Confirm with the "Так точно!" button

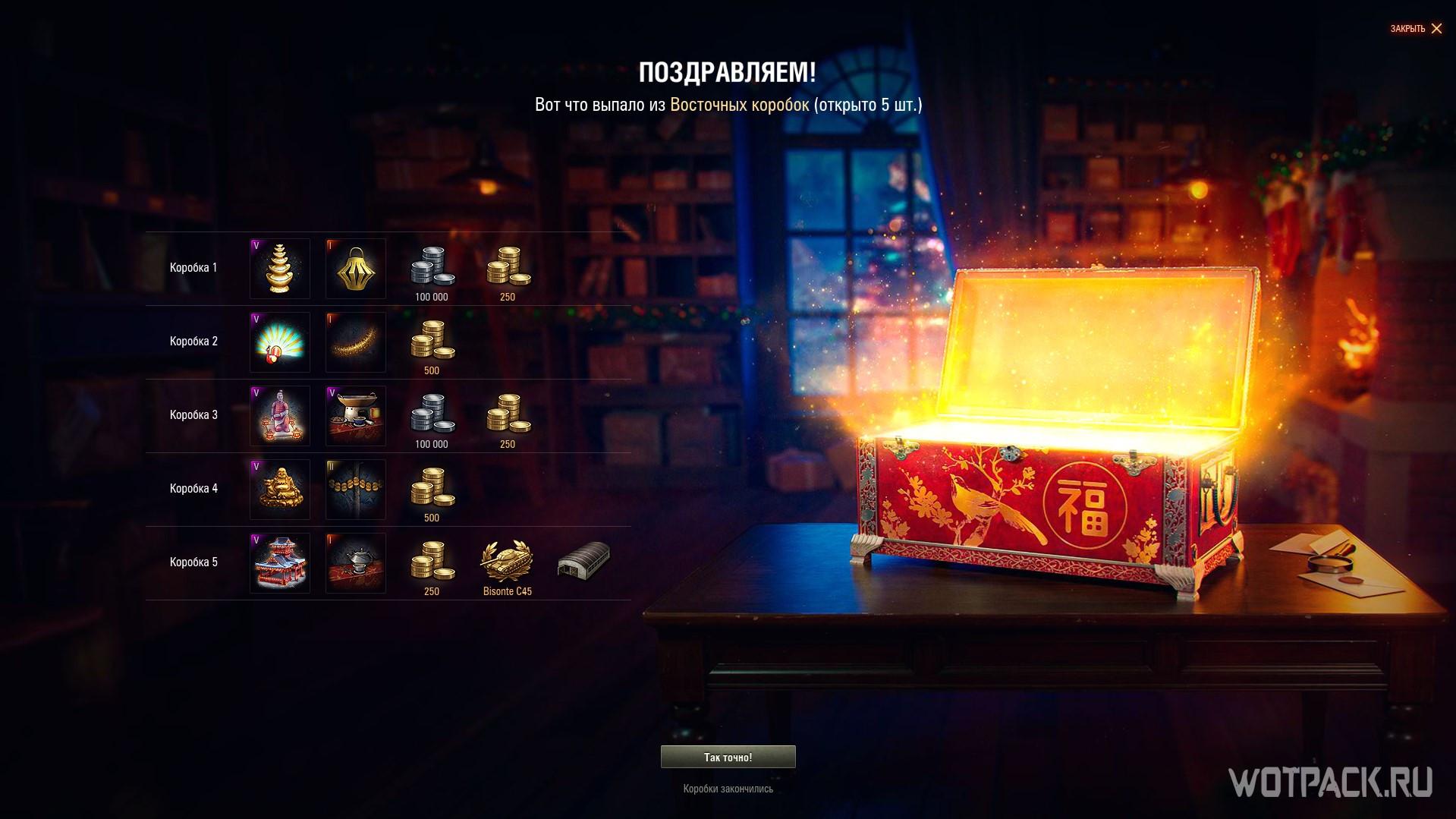(x=728, y=757)
